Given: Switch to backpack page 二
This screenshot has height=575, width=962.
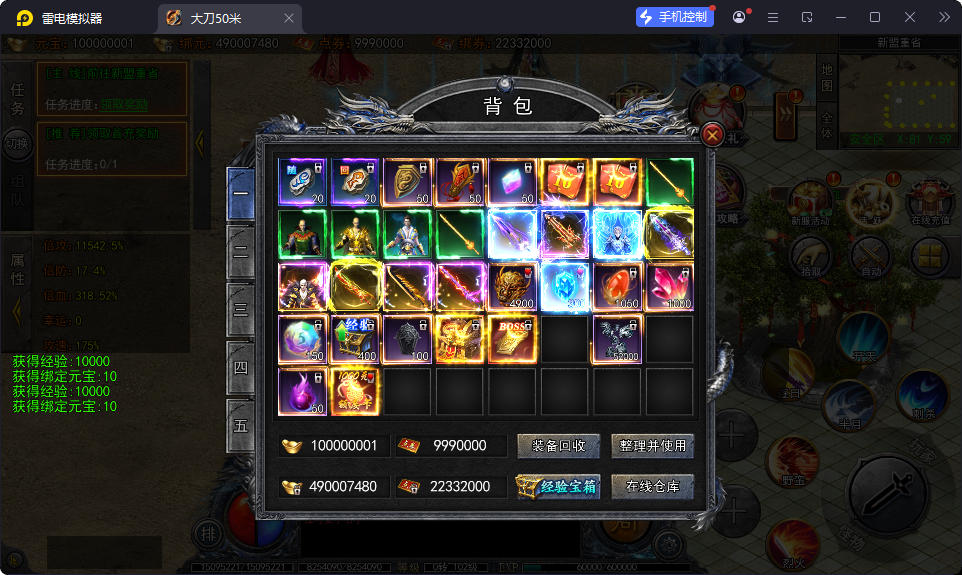Looking at the screenshot, I should 241,251.
